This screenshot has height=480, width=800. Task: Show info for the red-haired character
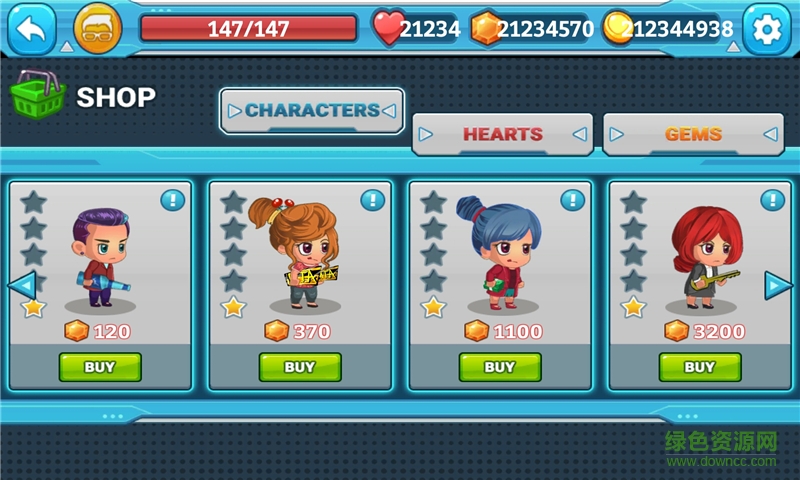[773, 200]
